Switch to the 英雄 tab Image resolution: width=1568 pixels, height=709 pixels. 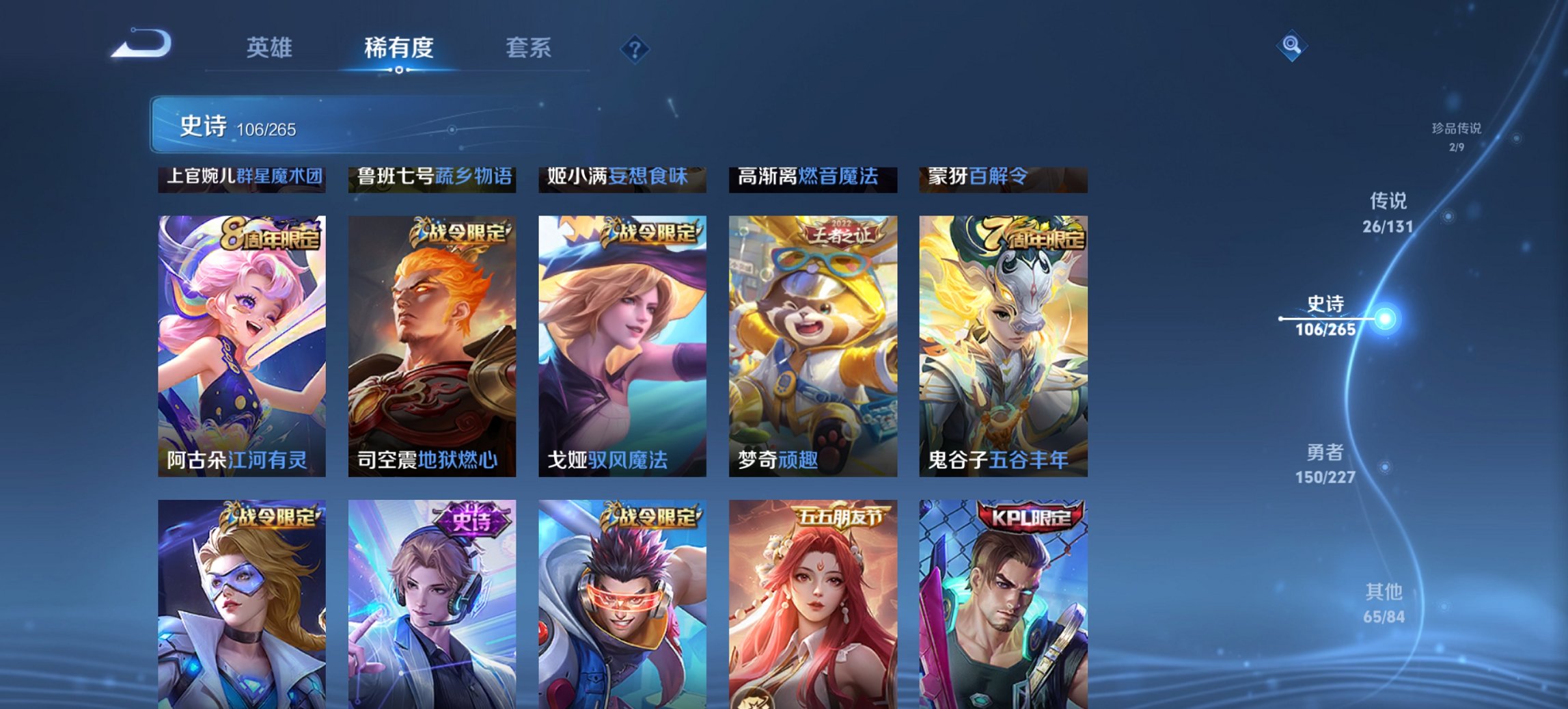point(271,49)
